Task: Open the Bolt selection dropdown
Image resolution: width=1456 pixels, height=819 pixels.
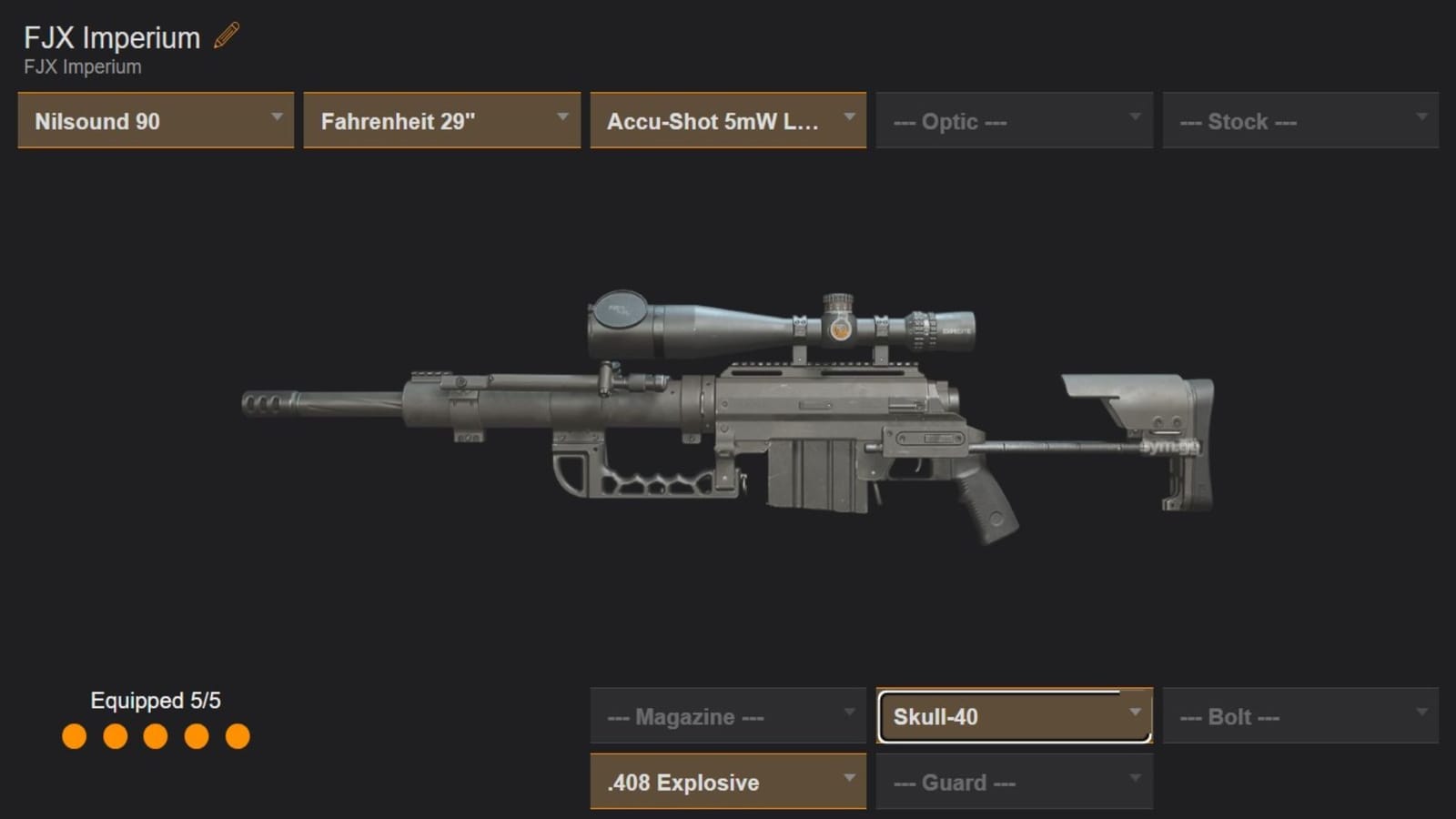Action: click(1299, 715)
